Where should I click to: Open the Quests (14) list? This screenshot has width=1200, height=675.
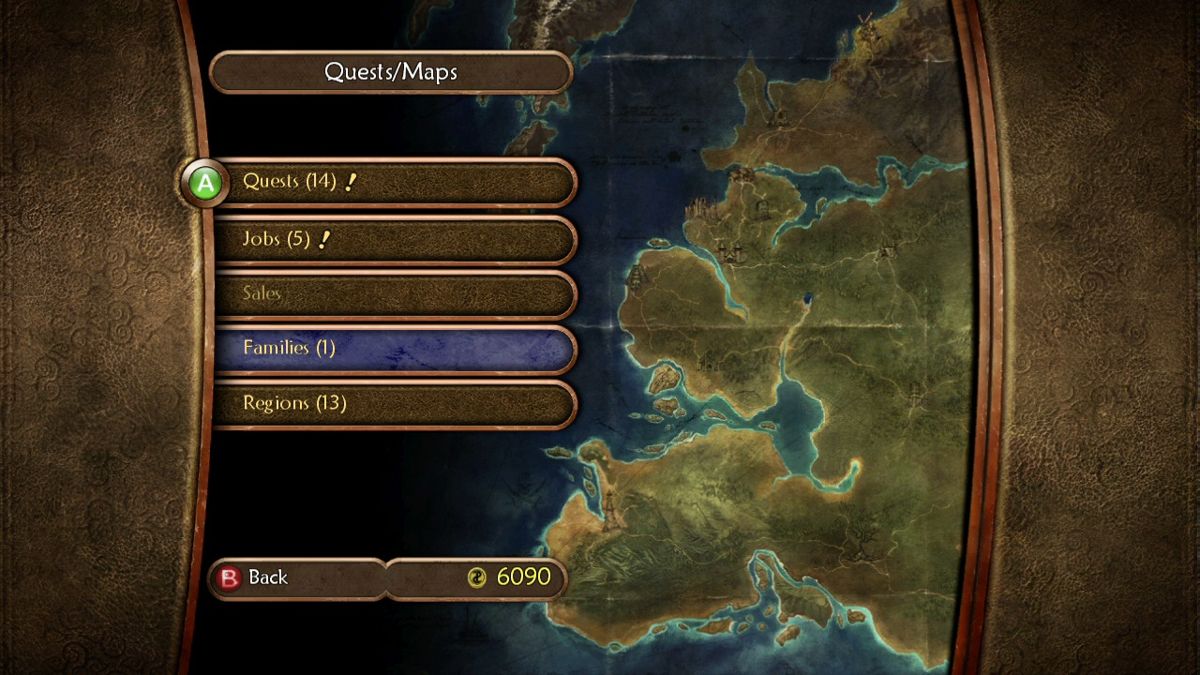(x=395, y=183)
